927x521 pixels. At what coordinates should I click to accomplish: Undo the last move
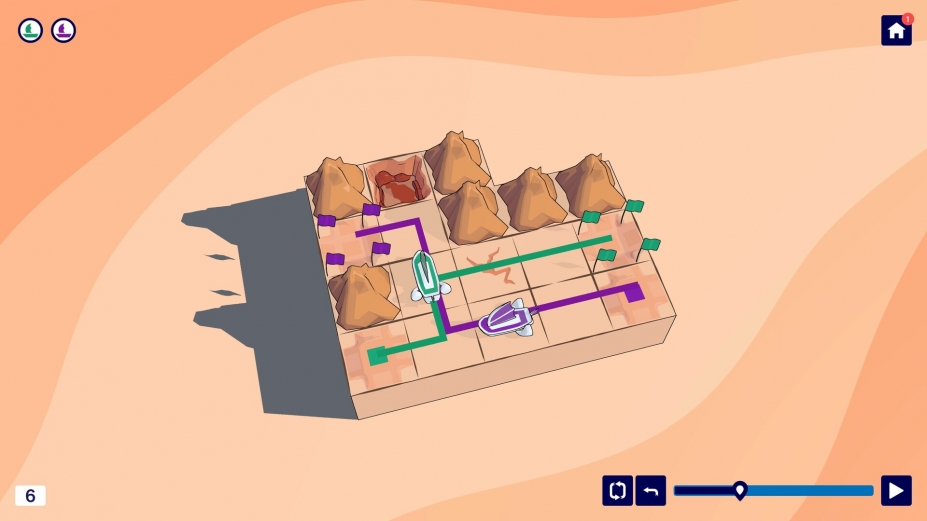click(650, 490)
